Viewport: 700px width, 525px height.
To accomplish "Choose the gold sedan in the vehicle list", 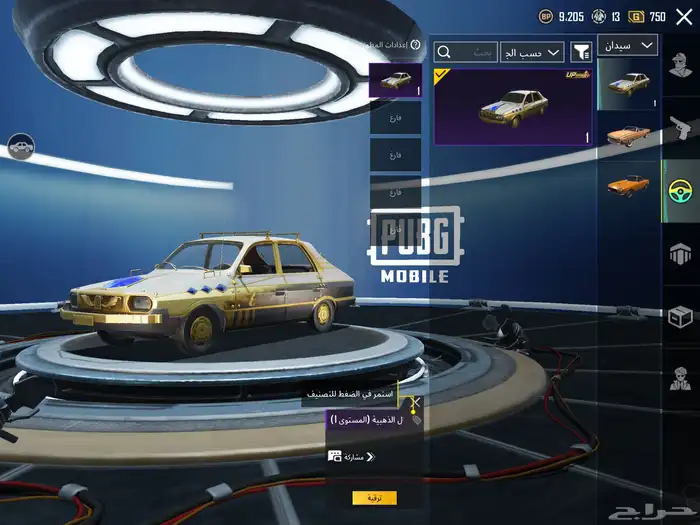I will 629,84.
